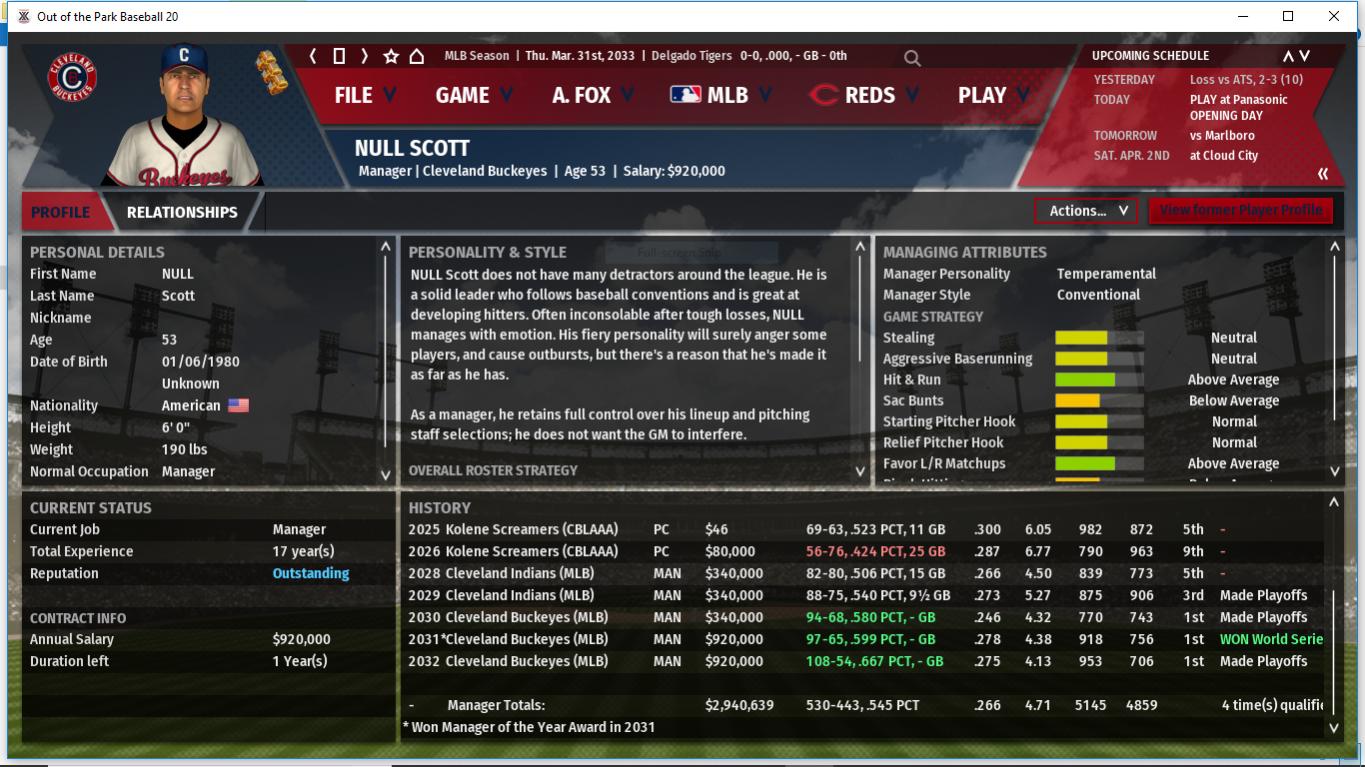Screen dimensions: 1365x767
Task: Navigate forward with the right arrow
Action: [x=364, y=56]
